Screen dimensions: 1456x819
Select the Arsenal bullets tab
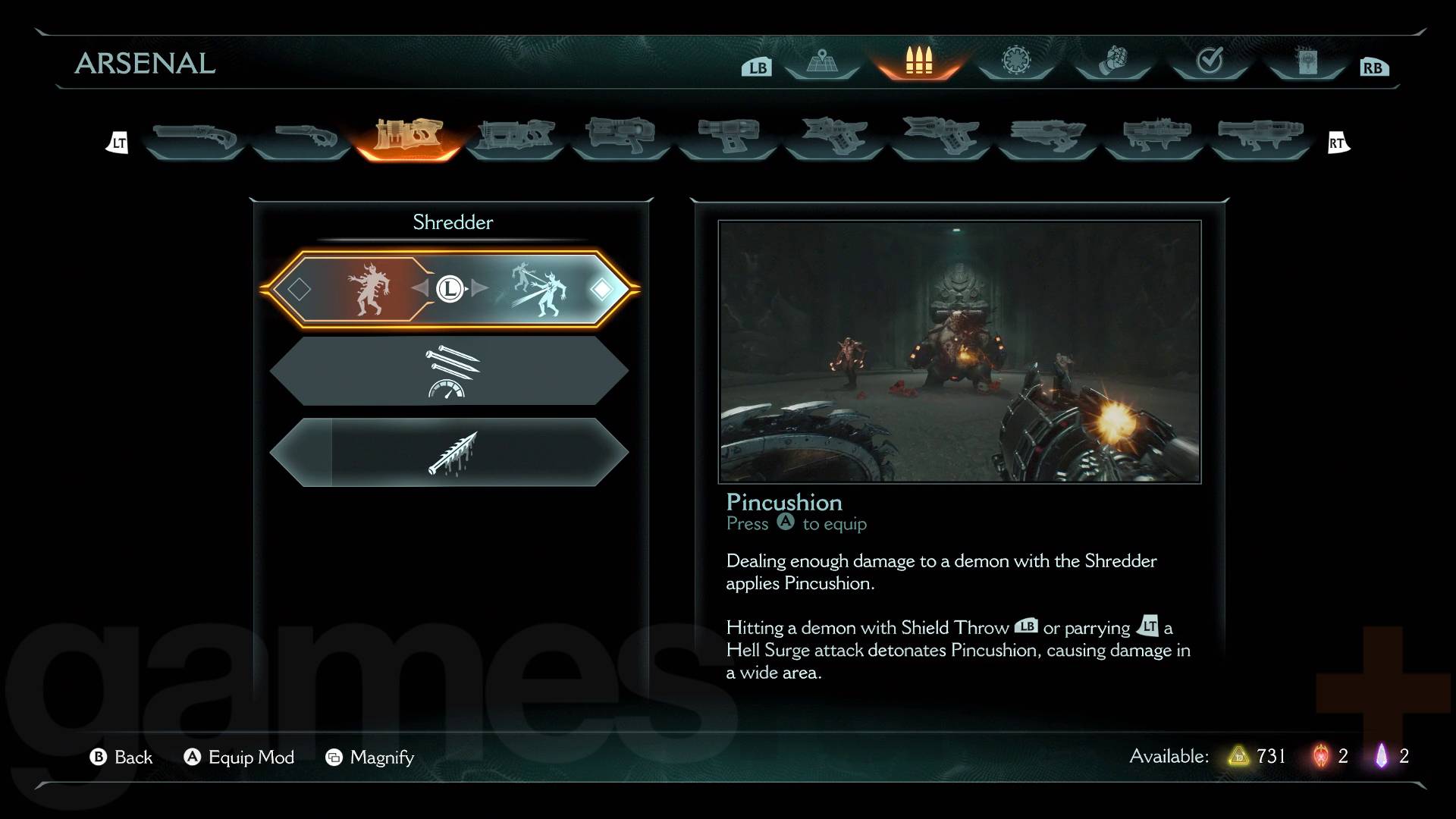[918, 61]
